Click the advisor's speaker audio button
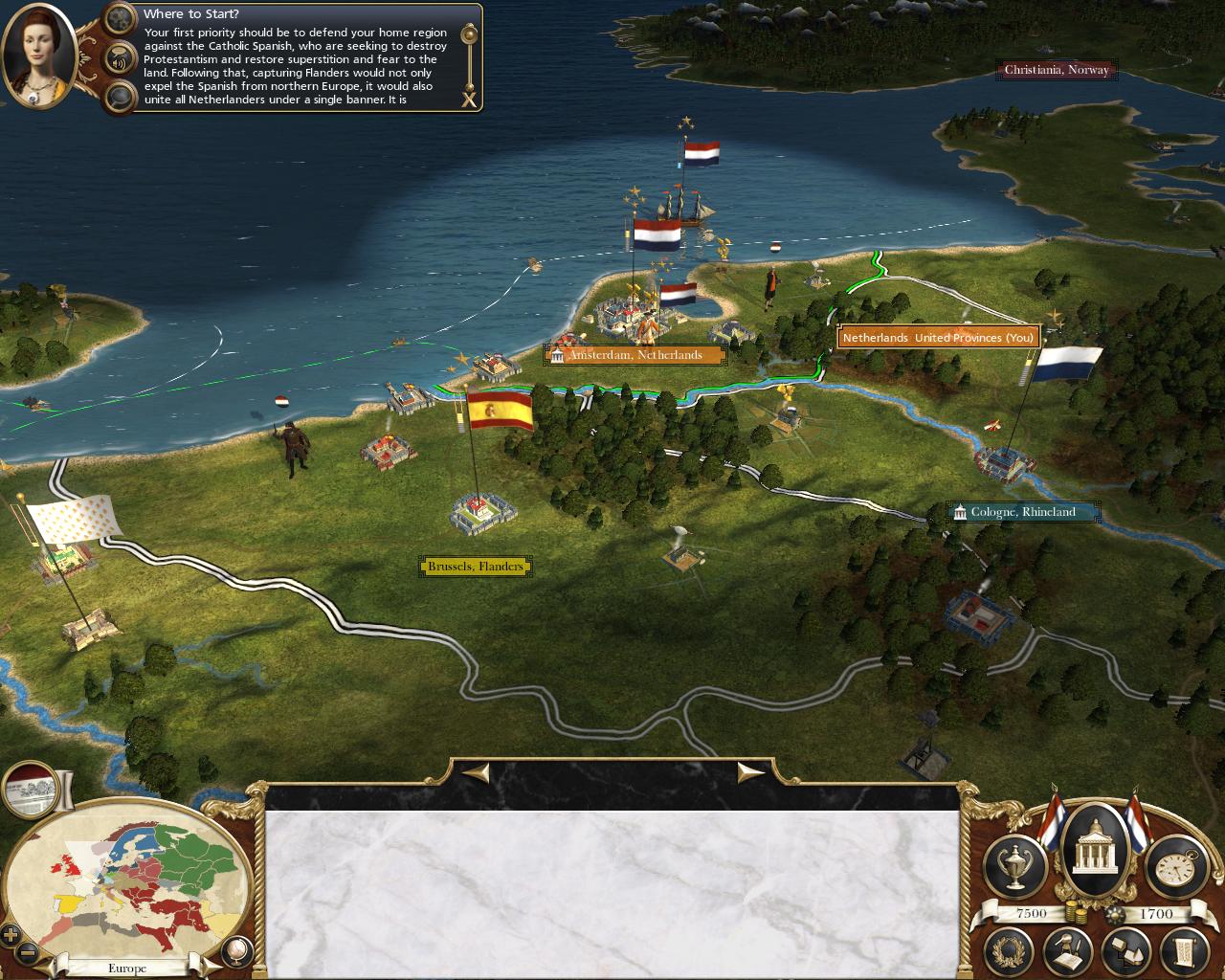1225x980 pixels. (x=120, y=58)
